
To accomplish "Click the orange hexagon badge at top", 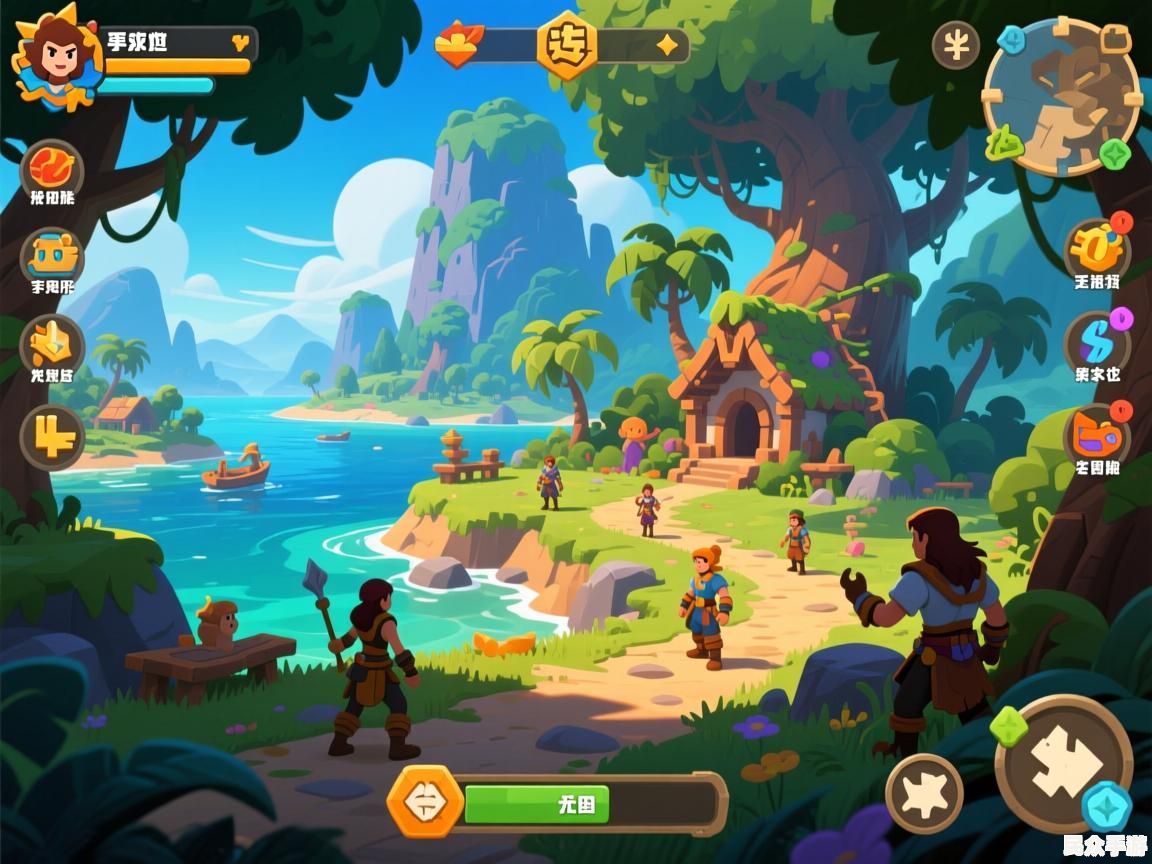I will point(567,45).
